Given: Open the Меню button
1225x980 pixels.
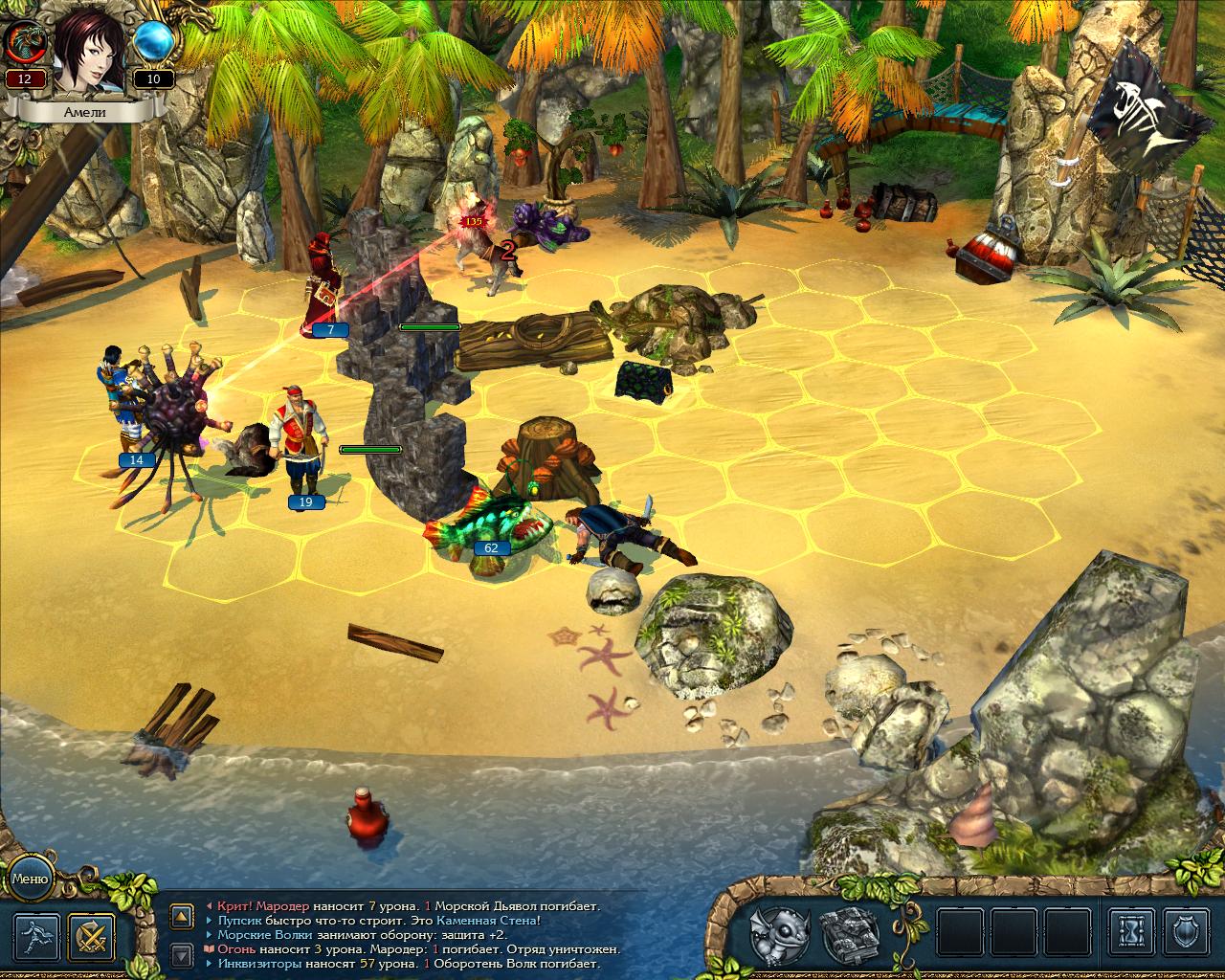Looking at the screenshot, I should [x=30, y=879].
